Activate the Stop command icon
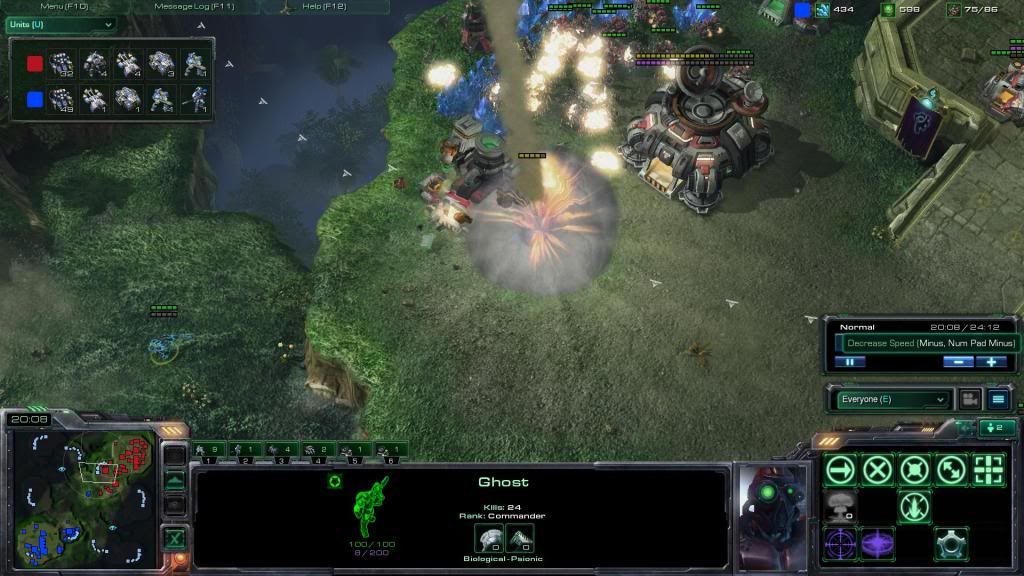This screenshot has height=576, width=1024. pos(878,469)
